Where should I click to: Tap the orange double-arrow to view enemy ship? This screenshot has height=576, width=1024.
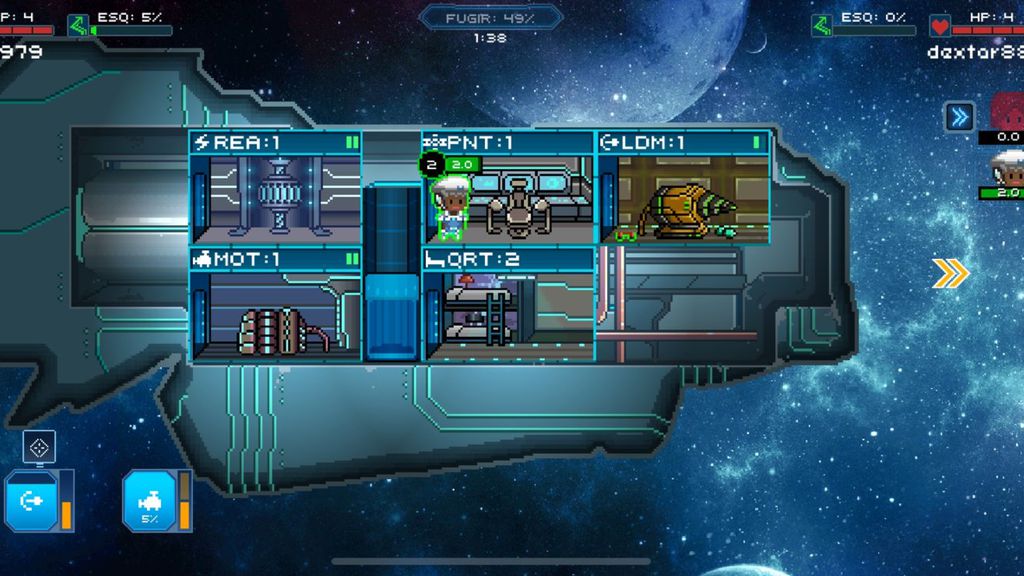[x=950, y=273]
